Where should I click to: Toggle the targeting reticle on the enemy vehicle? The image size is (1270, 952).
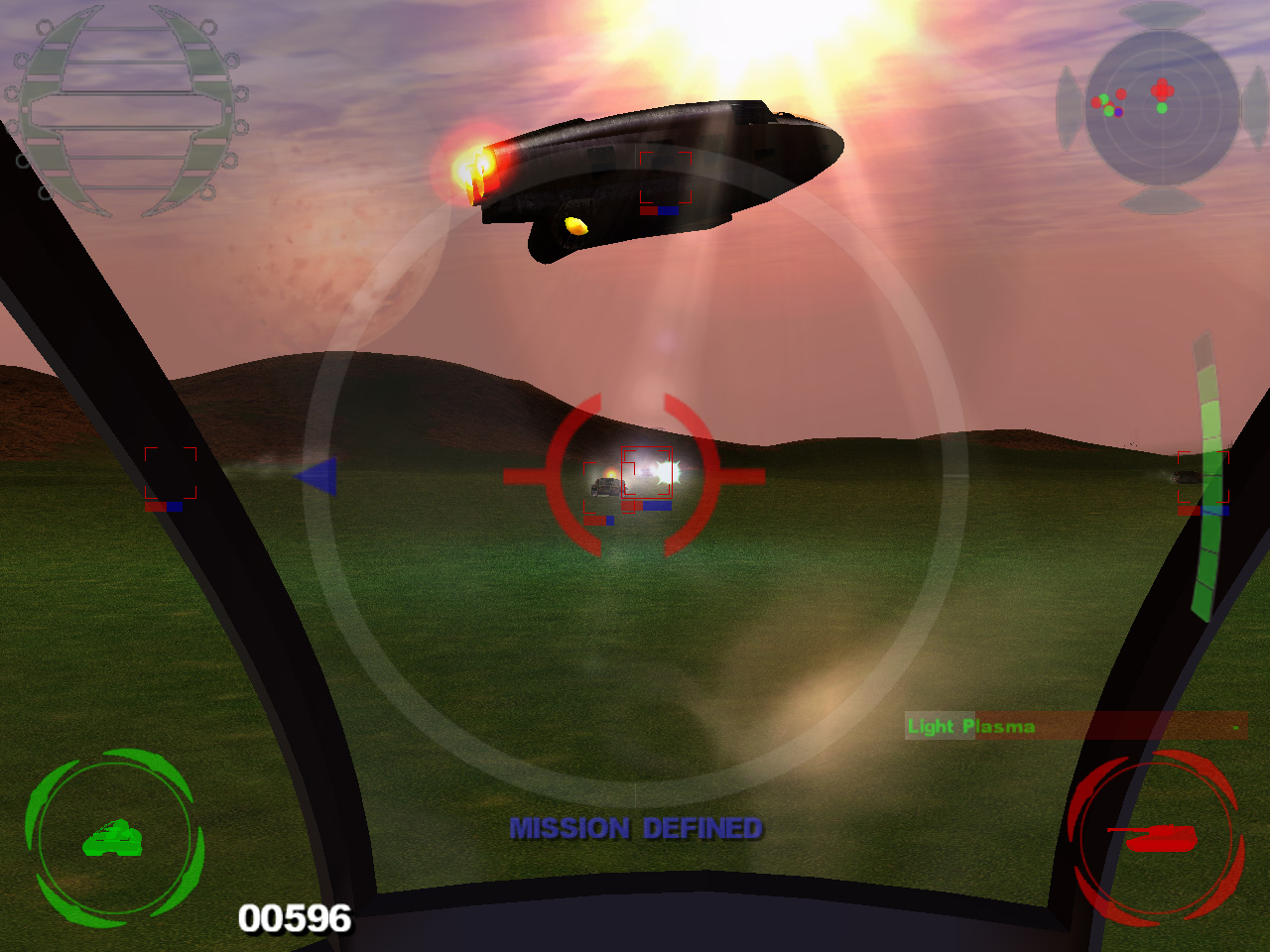pyautogui.click(x=635, y=476)
